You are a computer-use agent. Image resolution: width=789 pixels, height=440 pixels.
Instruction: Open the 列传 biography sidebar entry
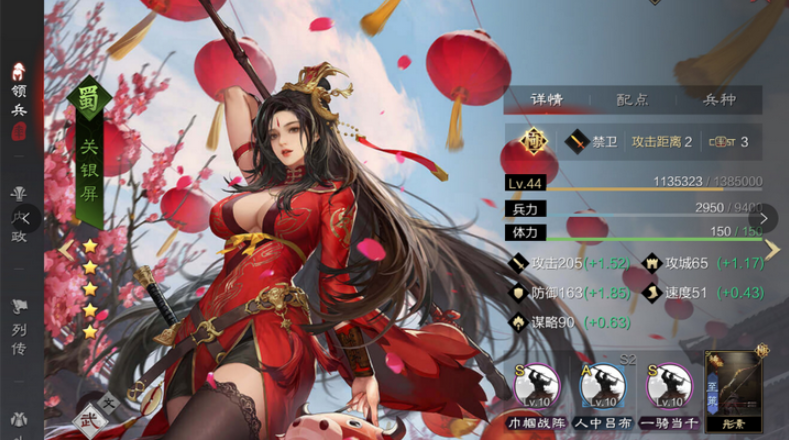pyautogui.click(x=19, y=316)
